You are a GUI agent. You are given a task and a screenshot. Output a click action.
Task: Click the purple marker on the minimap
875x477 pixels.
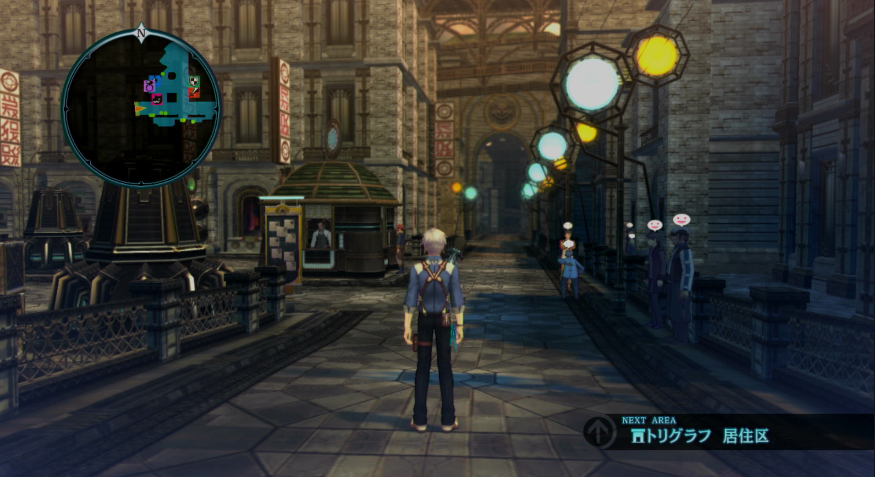pos(149,86)
